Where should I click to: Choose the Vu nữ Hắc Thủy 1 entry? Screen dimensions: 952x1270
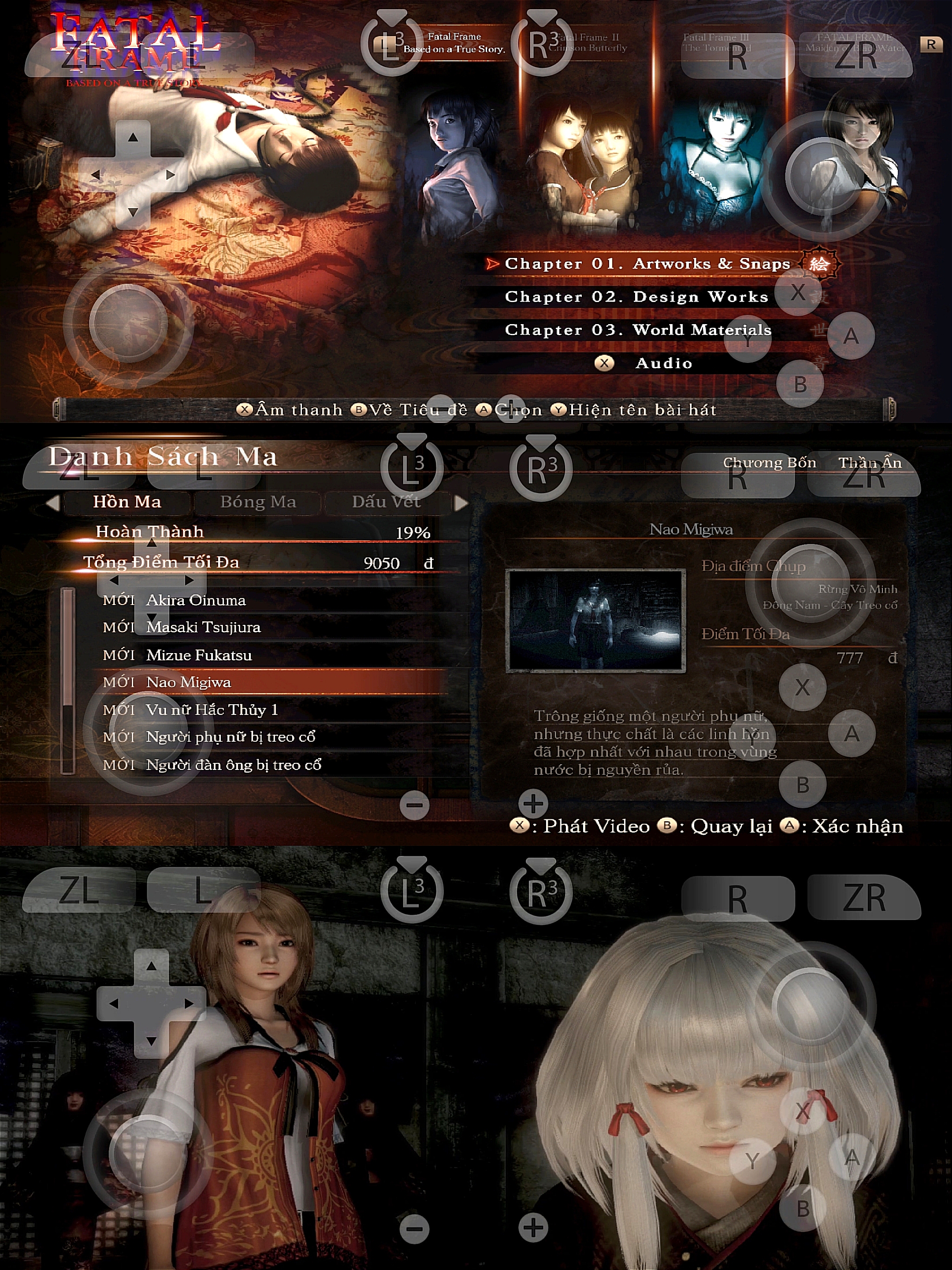click(212, 710)
